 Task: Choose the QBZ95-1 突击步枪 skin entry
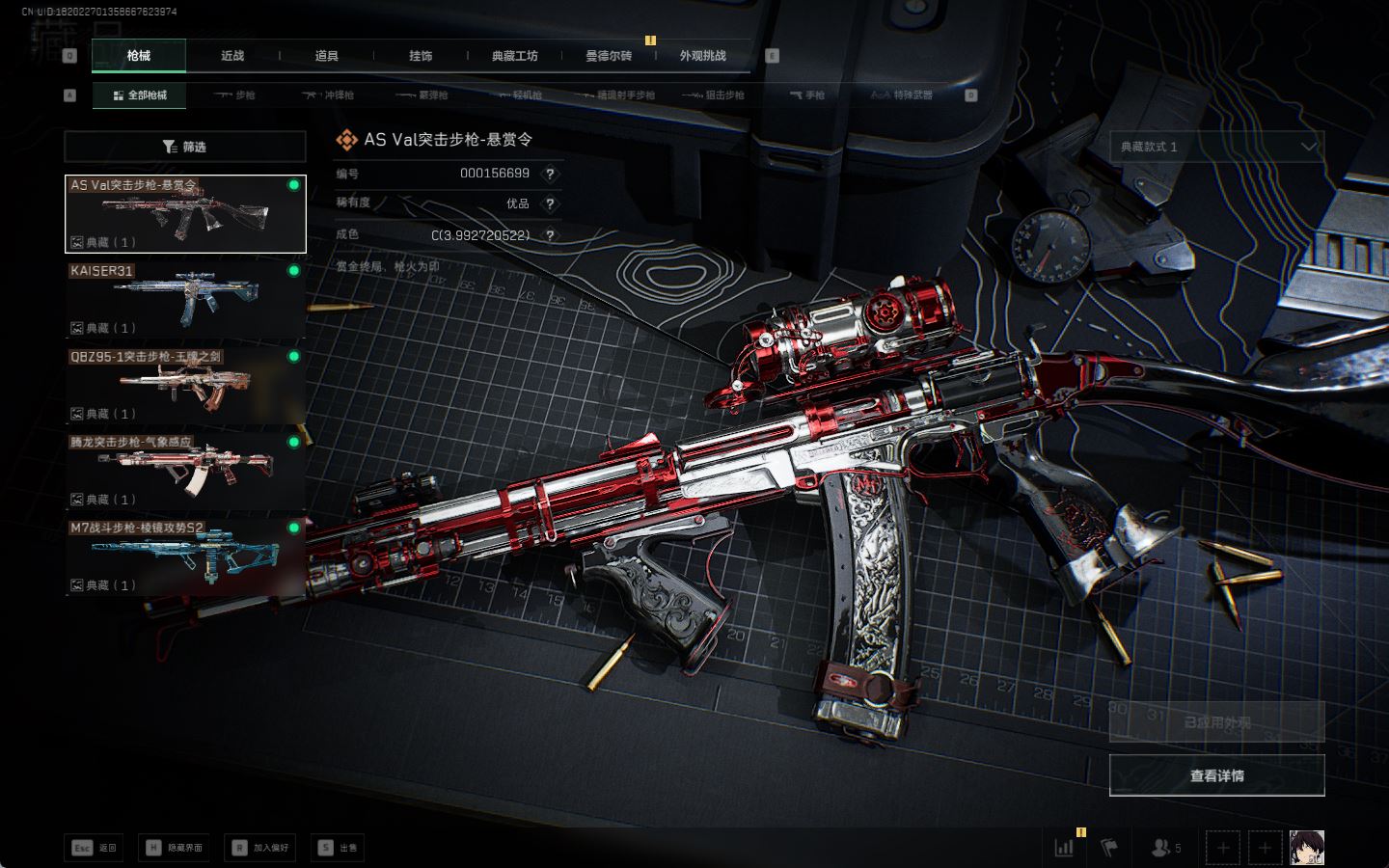click(184, 385)
